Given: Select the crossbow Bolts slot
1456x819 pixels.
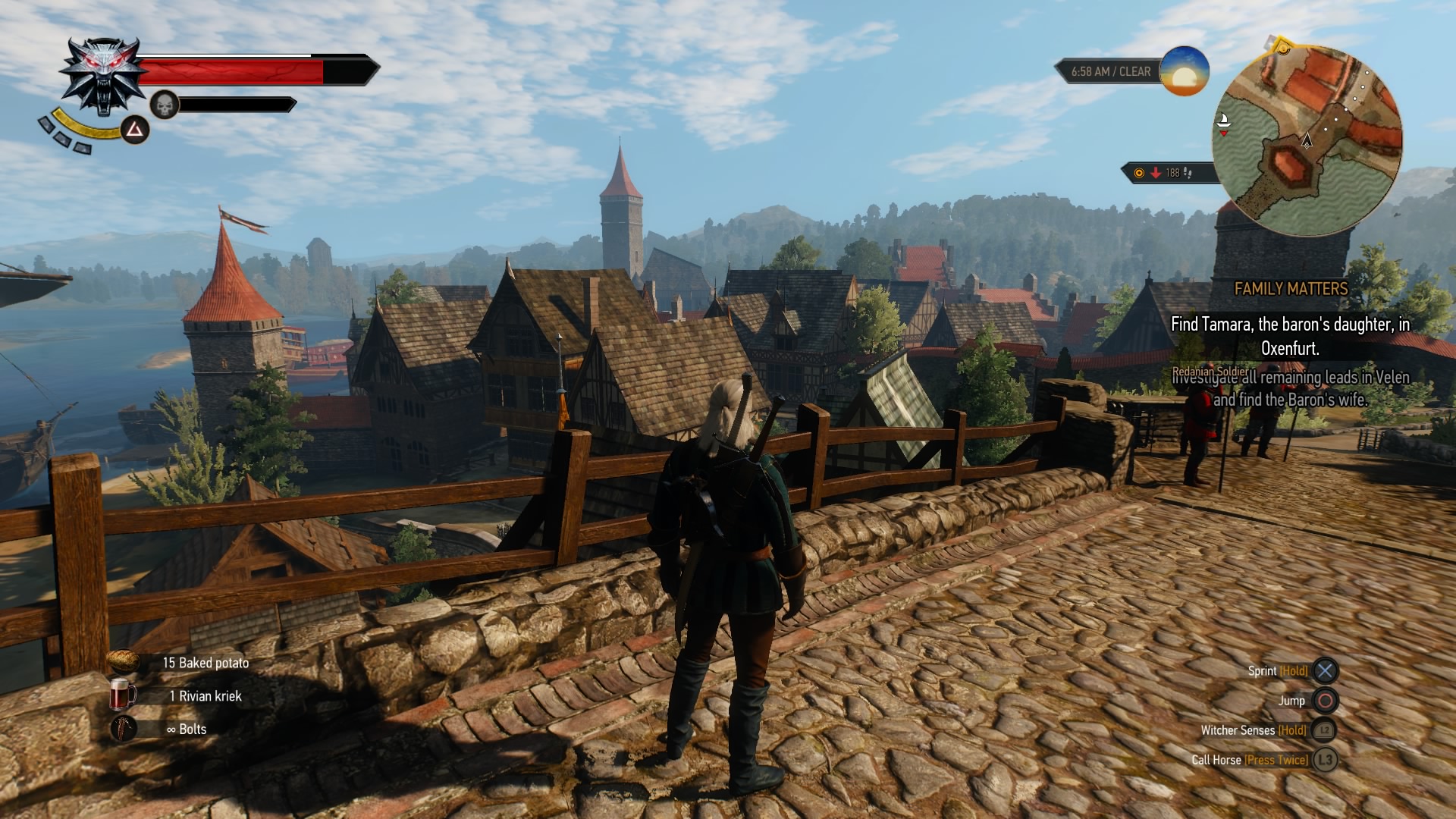Looking at the screenshot, I should (x=124, y=729).
